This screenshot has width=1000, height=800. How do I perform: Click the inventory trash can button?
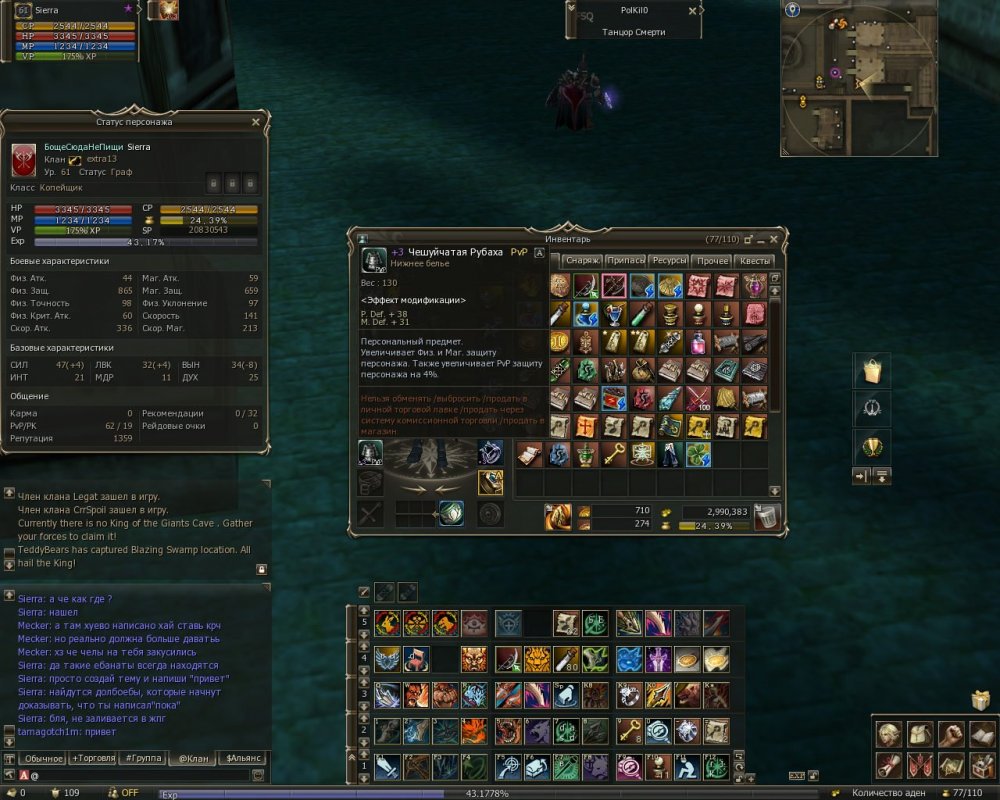coord(767,517)
